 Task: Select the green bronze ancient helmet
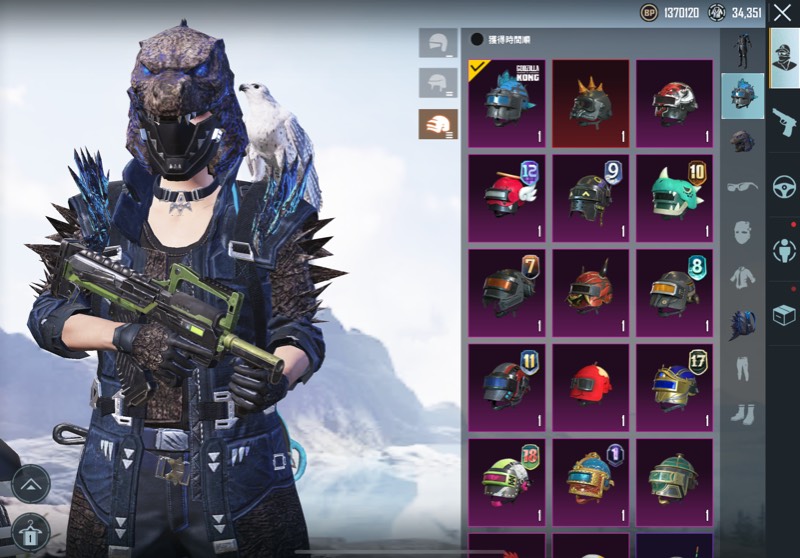(x=674, y=481)
